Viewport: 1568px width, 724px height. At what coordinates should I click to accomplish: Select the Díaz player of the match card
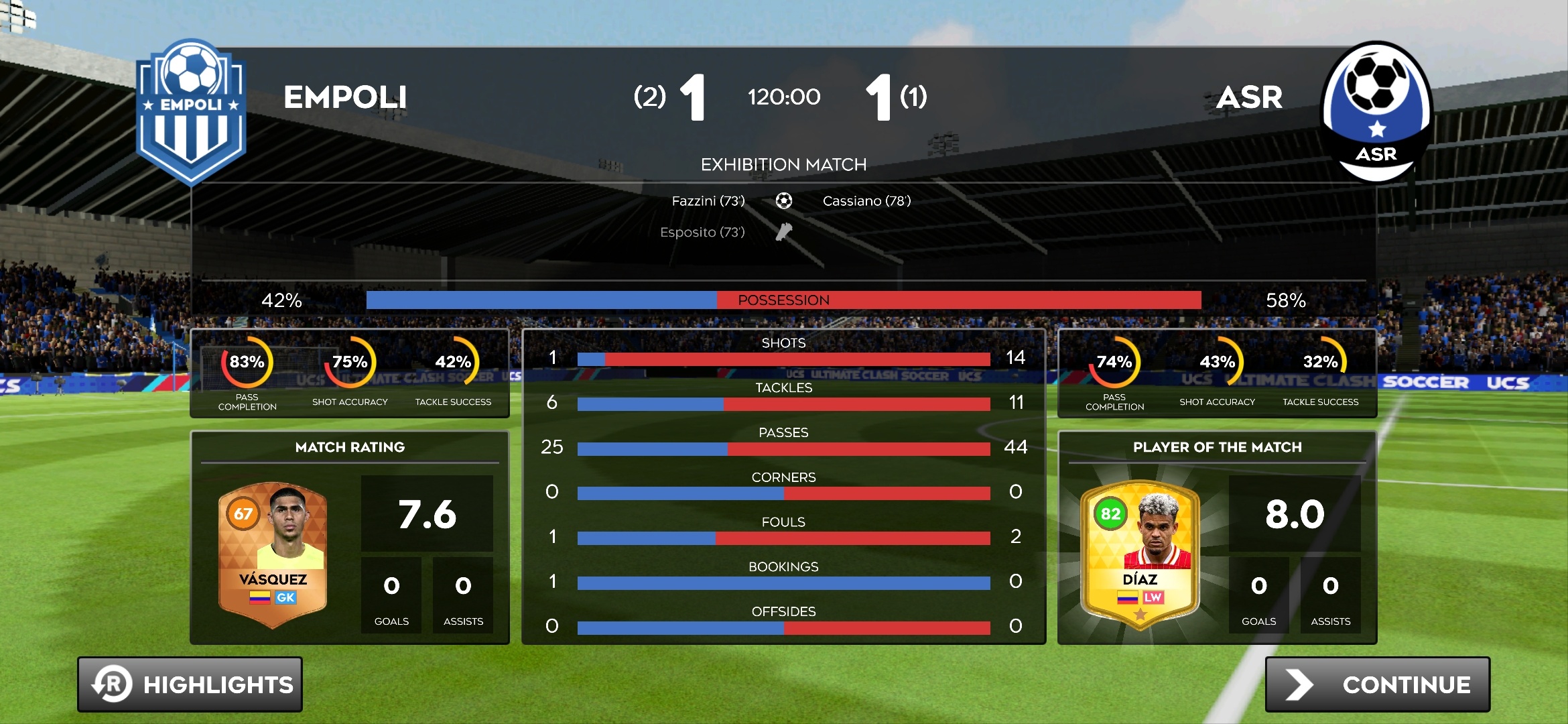tap(1140, 555)
